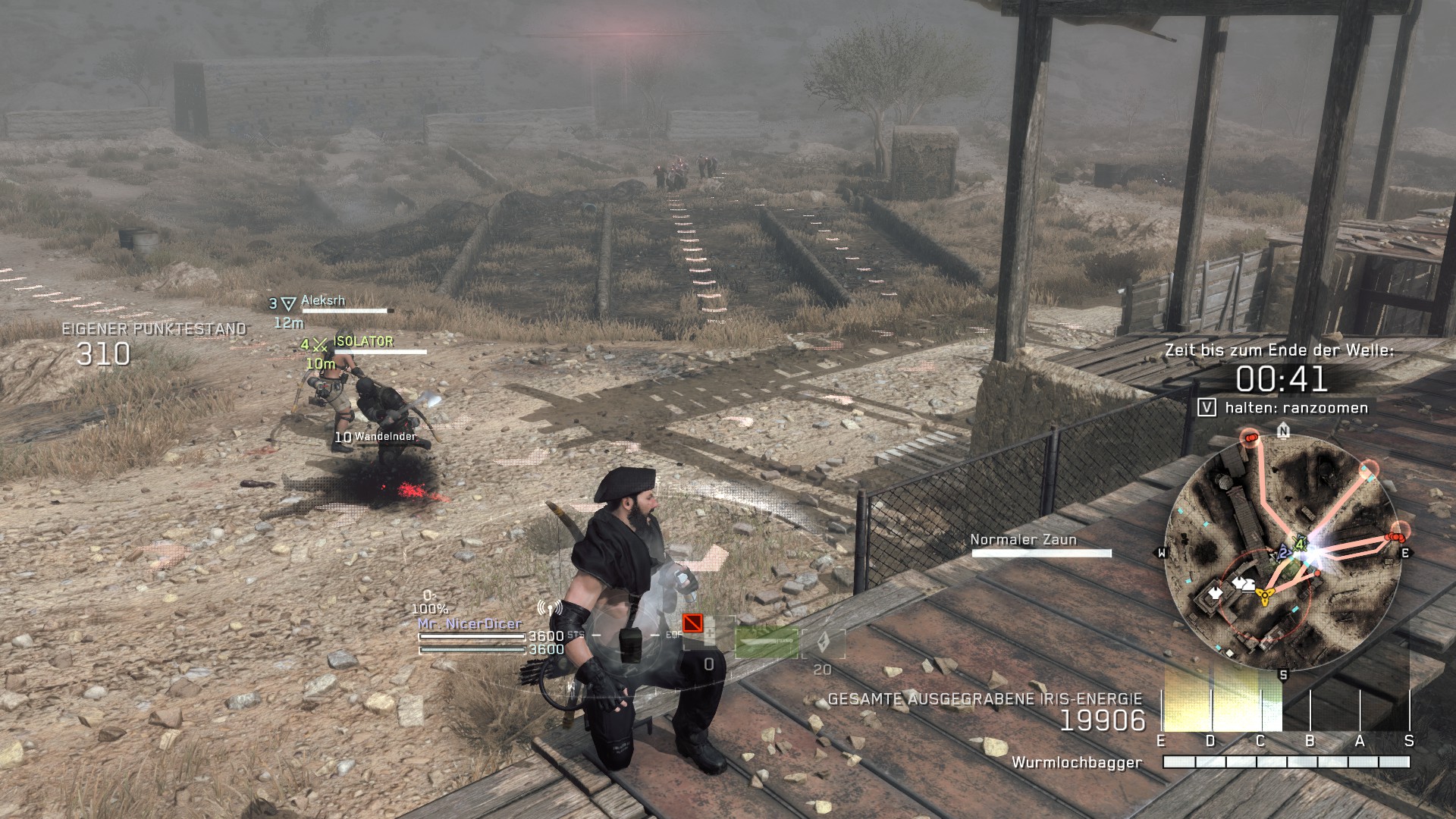1456x819 pixels.
Task: Select the yellow digger marker on minimap
Action: point(1263,596)
